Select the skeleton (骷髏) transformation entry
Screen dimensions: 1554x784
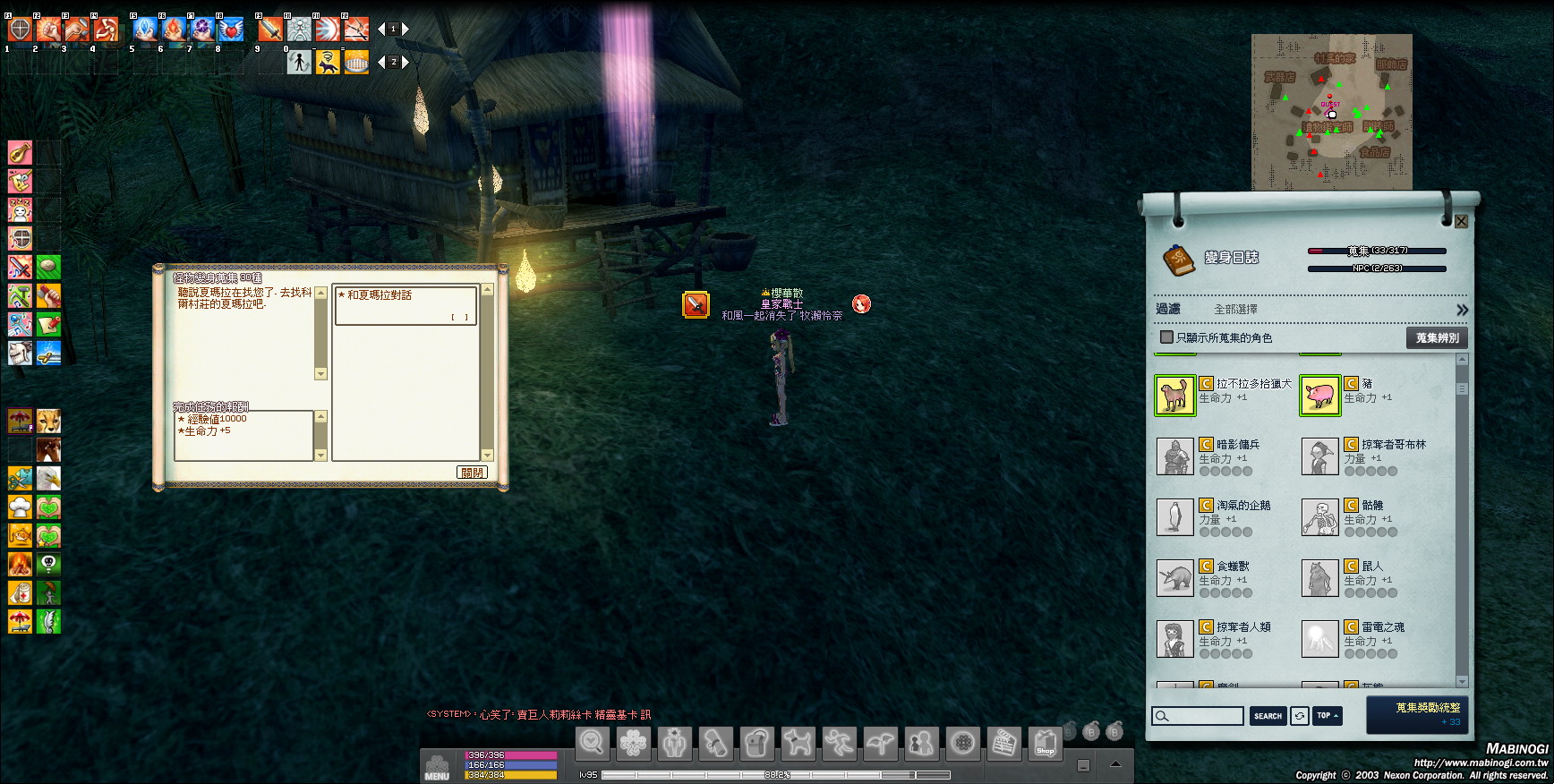tap(1319, 517)
